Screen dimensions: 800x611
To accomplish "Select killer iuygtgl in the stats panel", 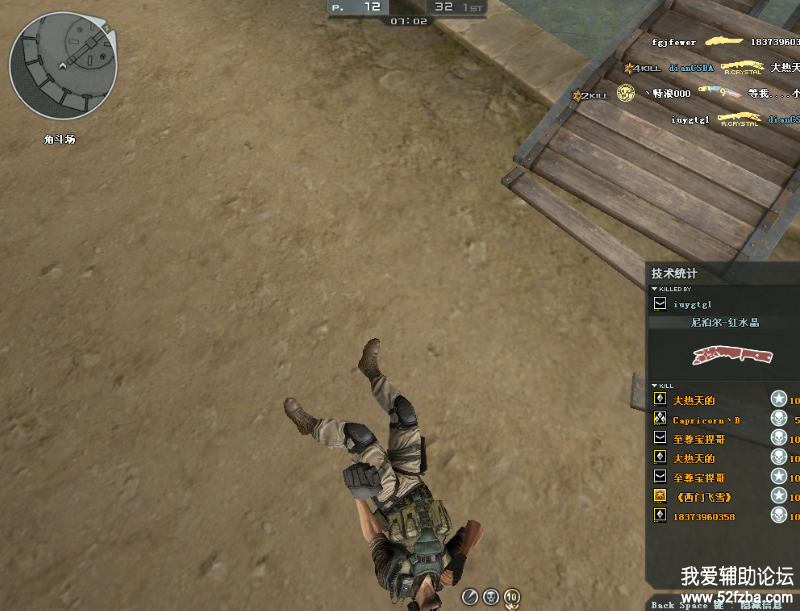I will 692,304.
